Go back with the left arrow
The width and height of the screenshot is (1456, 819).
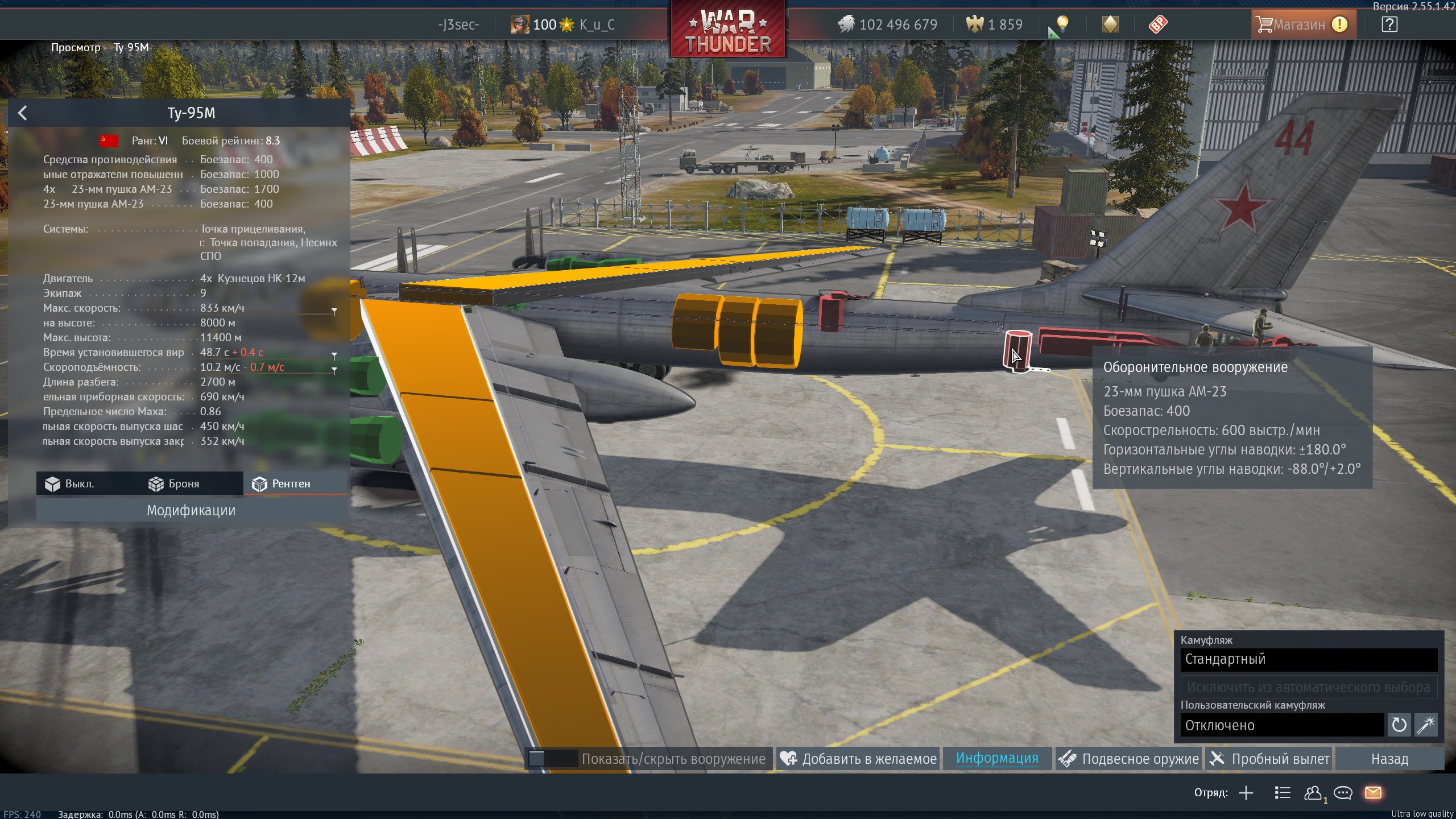[x=23, y=113]
